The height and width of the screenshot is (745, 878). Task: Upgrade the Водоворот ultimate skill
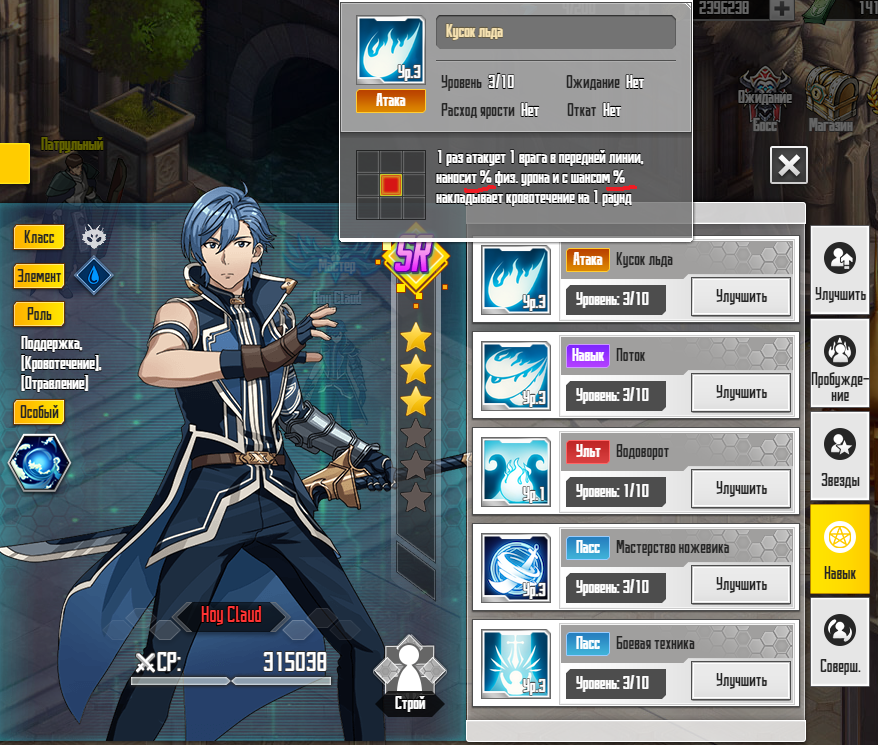pos(741,488)
